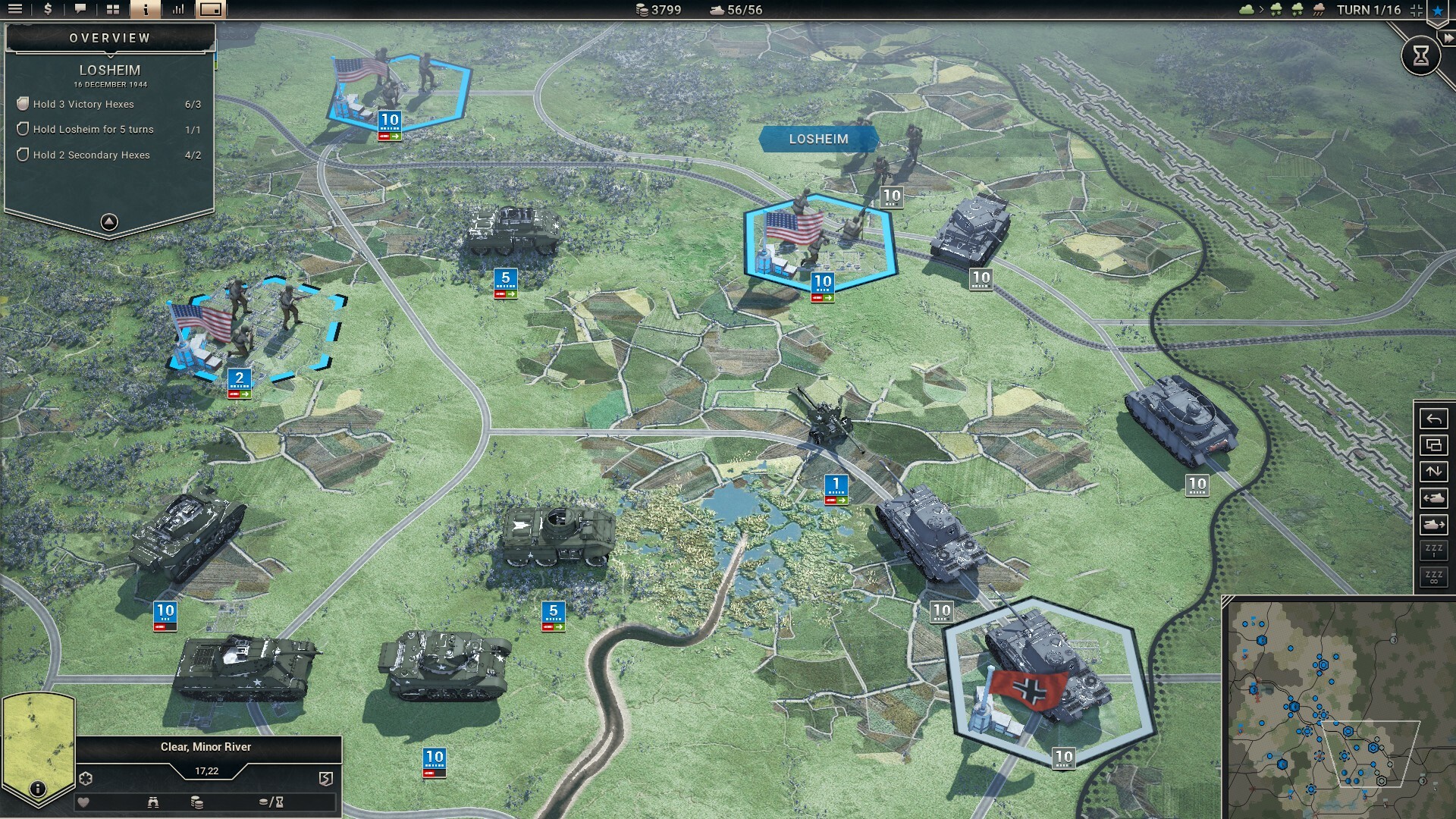Viewport: 1456px width, 819px height.
Task: Select previous unit using the left-facing tank icon
Action: pyautogui.click(x=1433, y=497)
